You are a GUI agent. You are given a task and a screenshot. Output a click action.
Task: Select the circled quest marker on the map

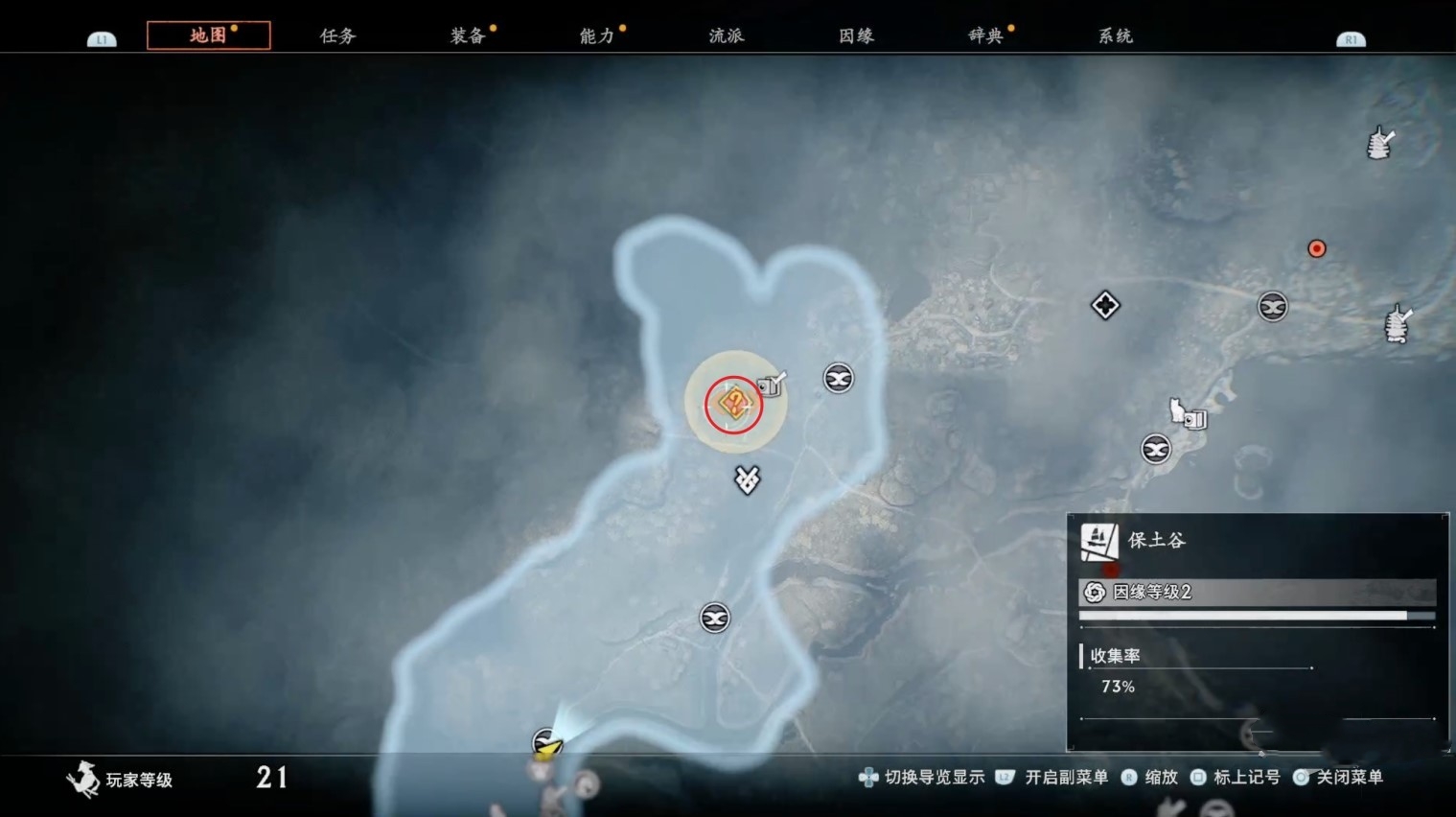(x=732, y=403)
